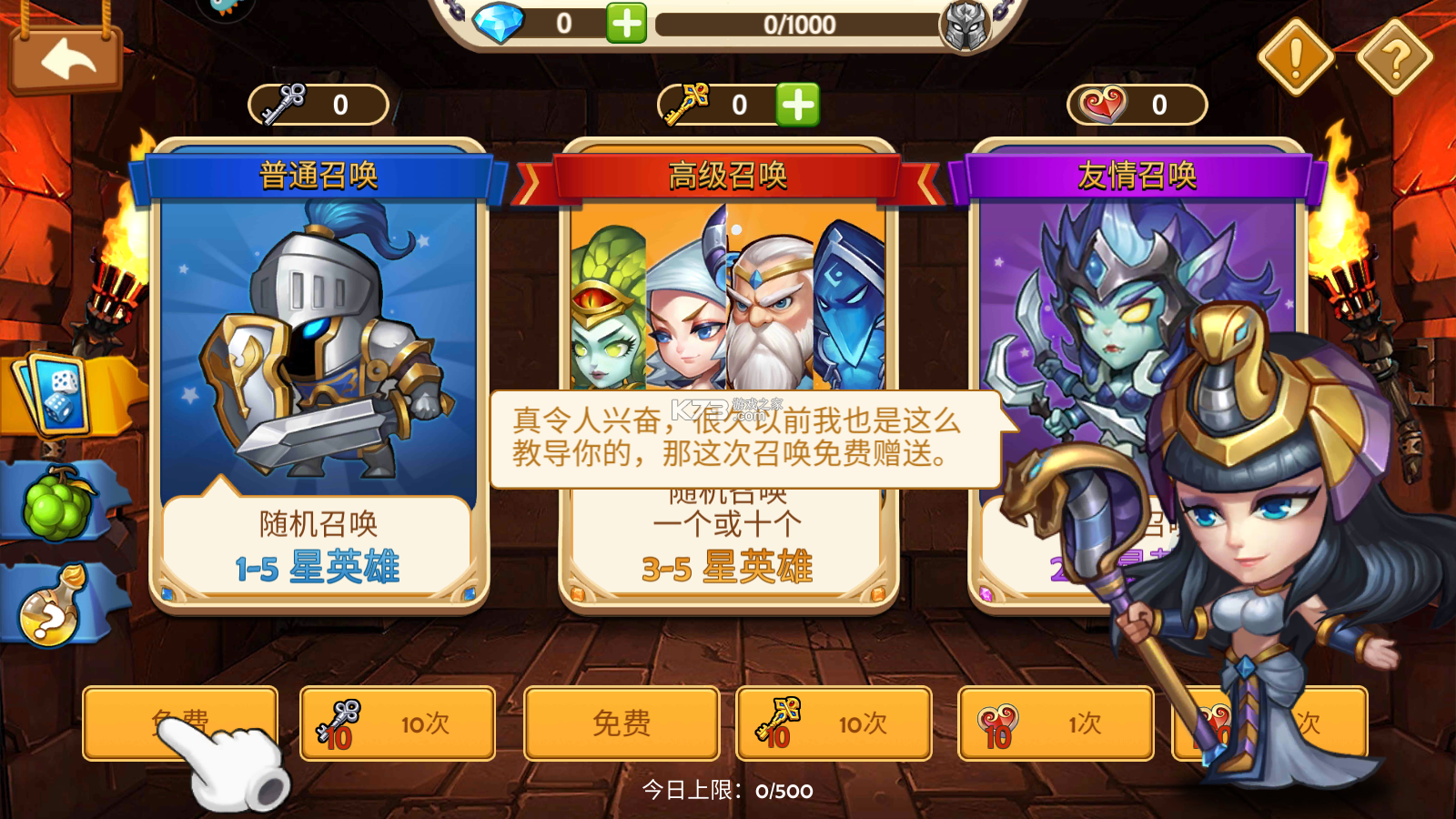The image size is (1456, 819).
Task: Start a 10次 summon with silver keys
Action: (398, 722)
